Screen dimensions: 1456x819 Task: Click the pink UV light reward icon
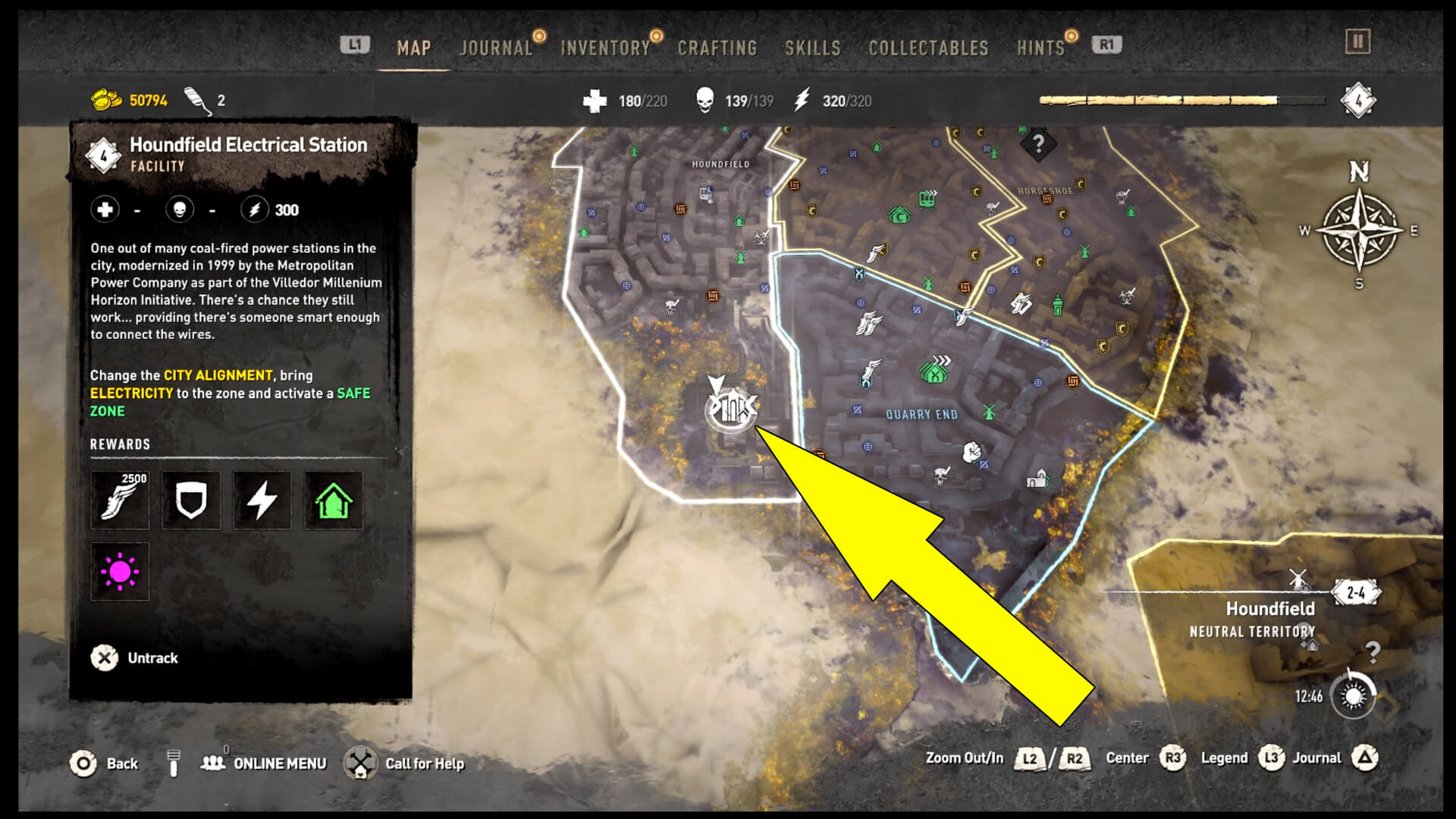pos(120,572)
